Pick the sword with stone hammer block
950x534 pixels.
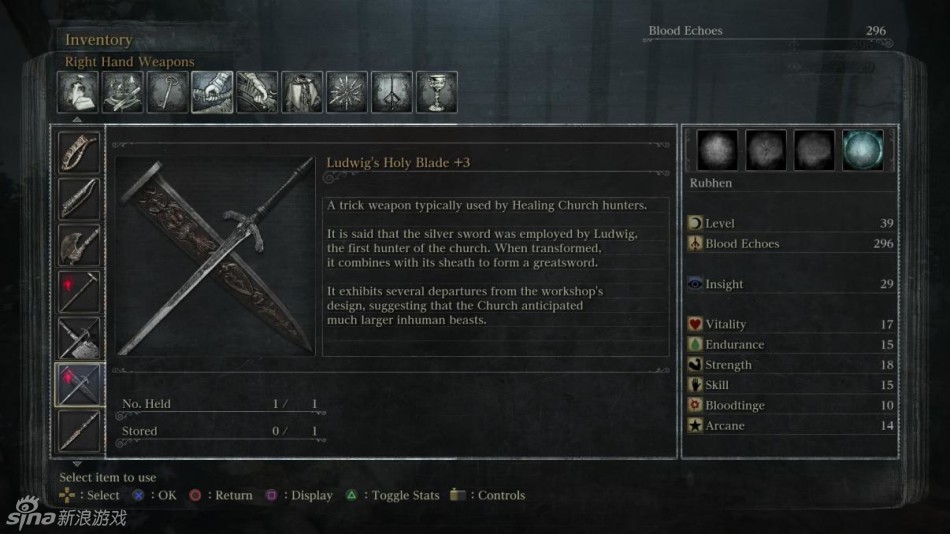tap(78, 338)
